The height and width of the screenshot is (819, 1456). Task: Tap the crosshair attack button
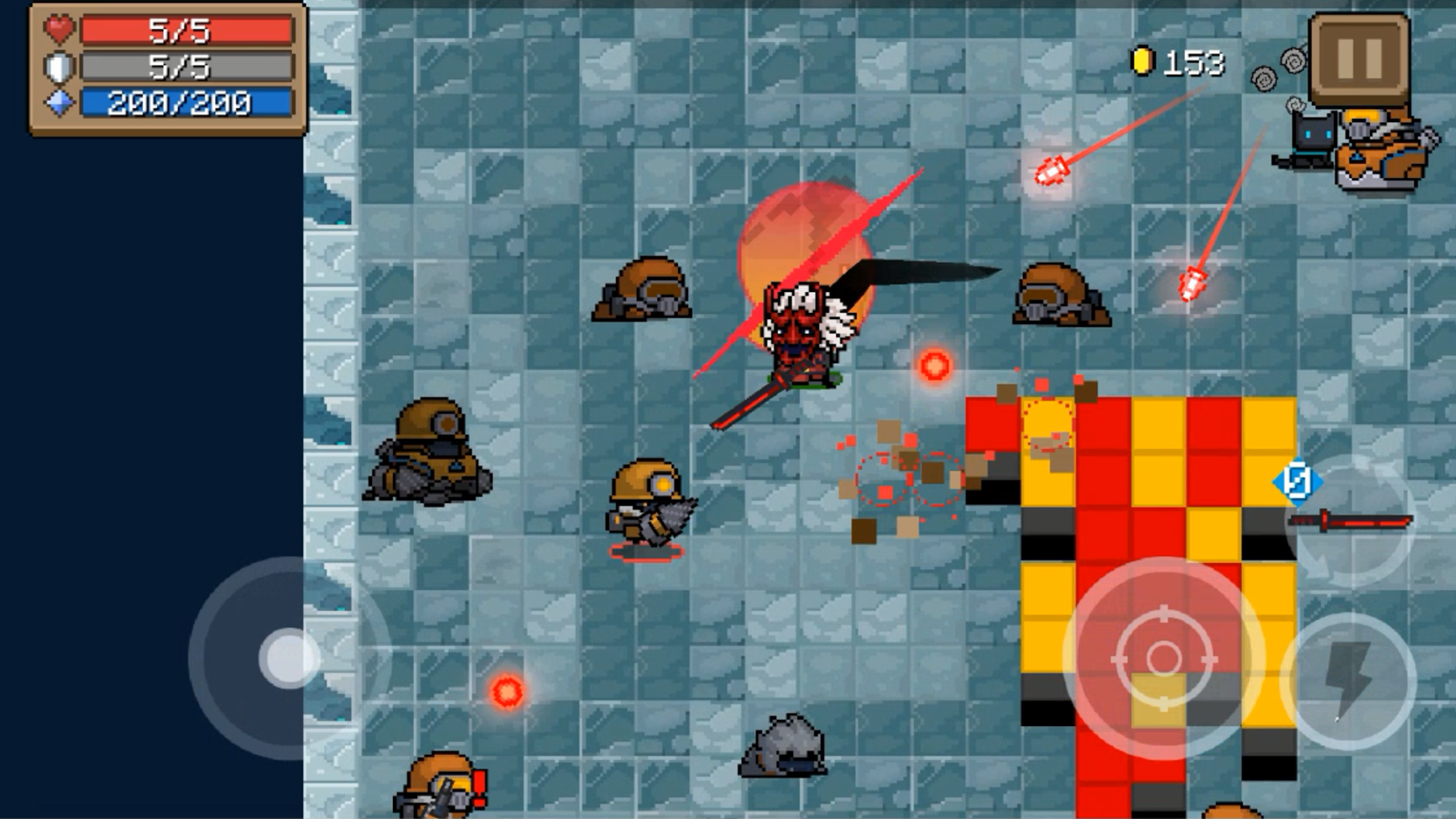[x=1163, y=658]
